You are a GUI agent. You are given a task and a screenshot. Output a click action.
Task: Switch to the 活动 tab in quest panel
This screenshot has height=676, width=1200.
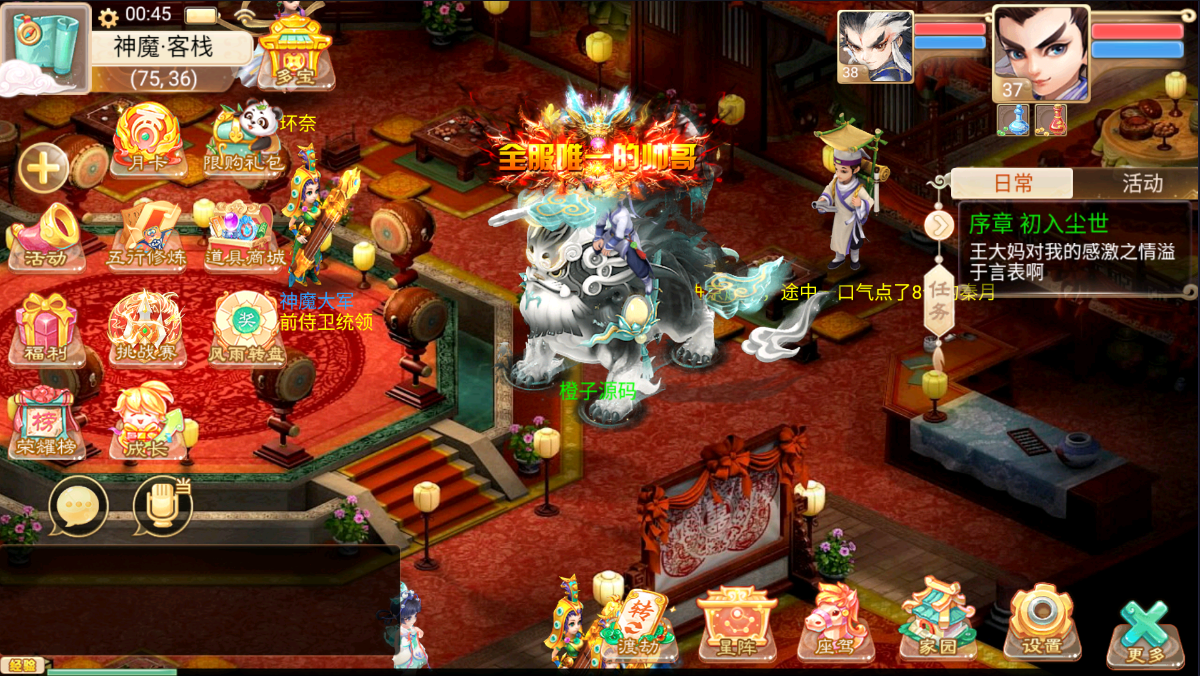(1141, 183)
